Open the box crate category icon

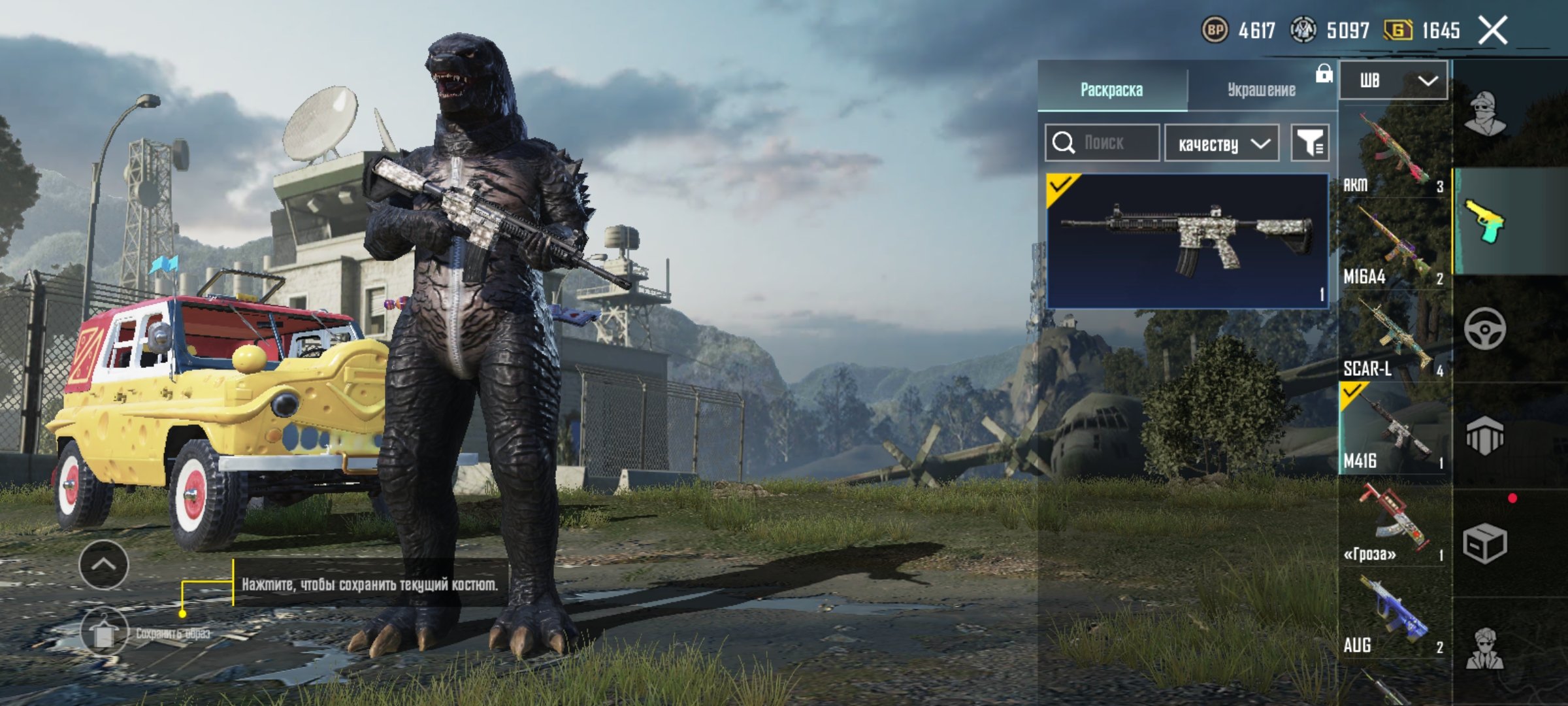point(1484,543)
